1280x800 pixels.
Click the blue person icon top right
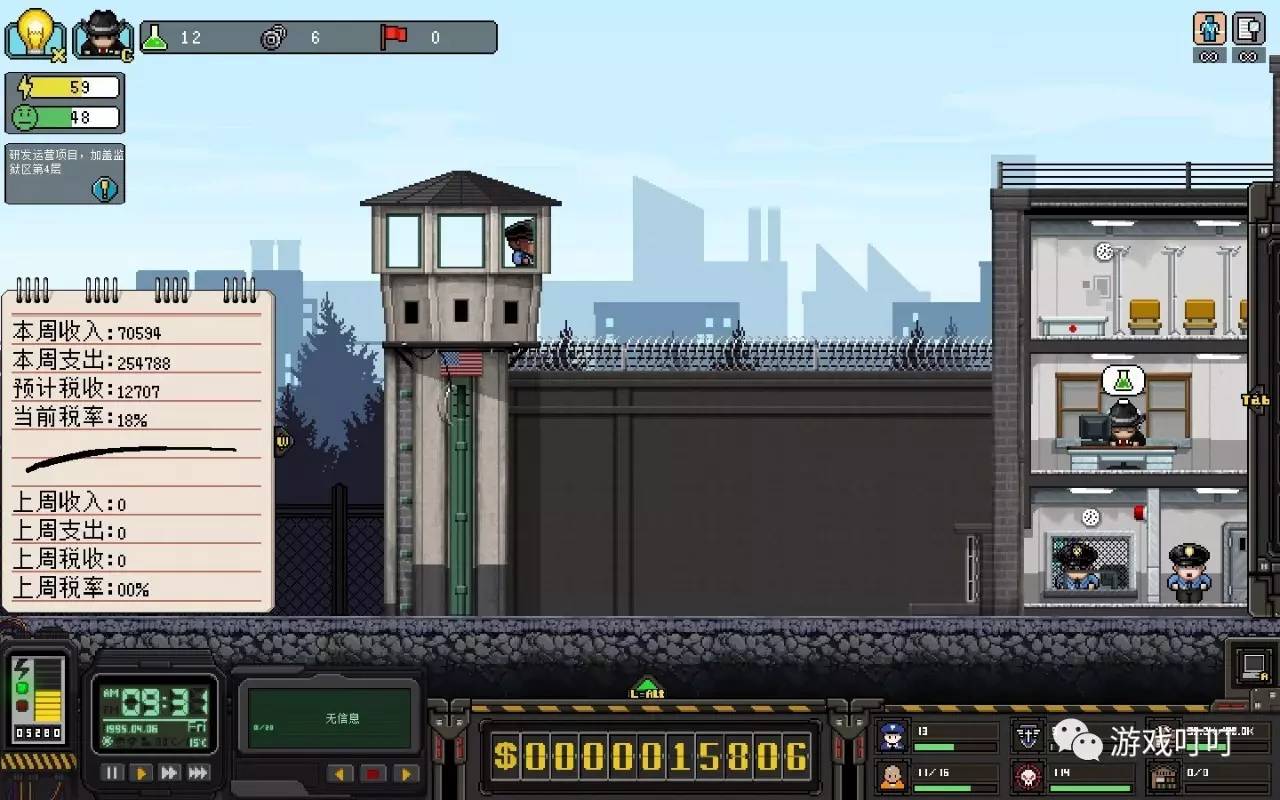[1209, 29]
